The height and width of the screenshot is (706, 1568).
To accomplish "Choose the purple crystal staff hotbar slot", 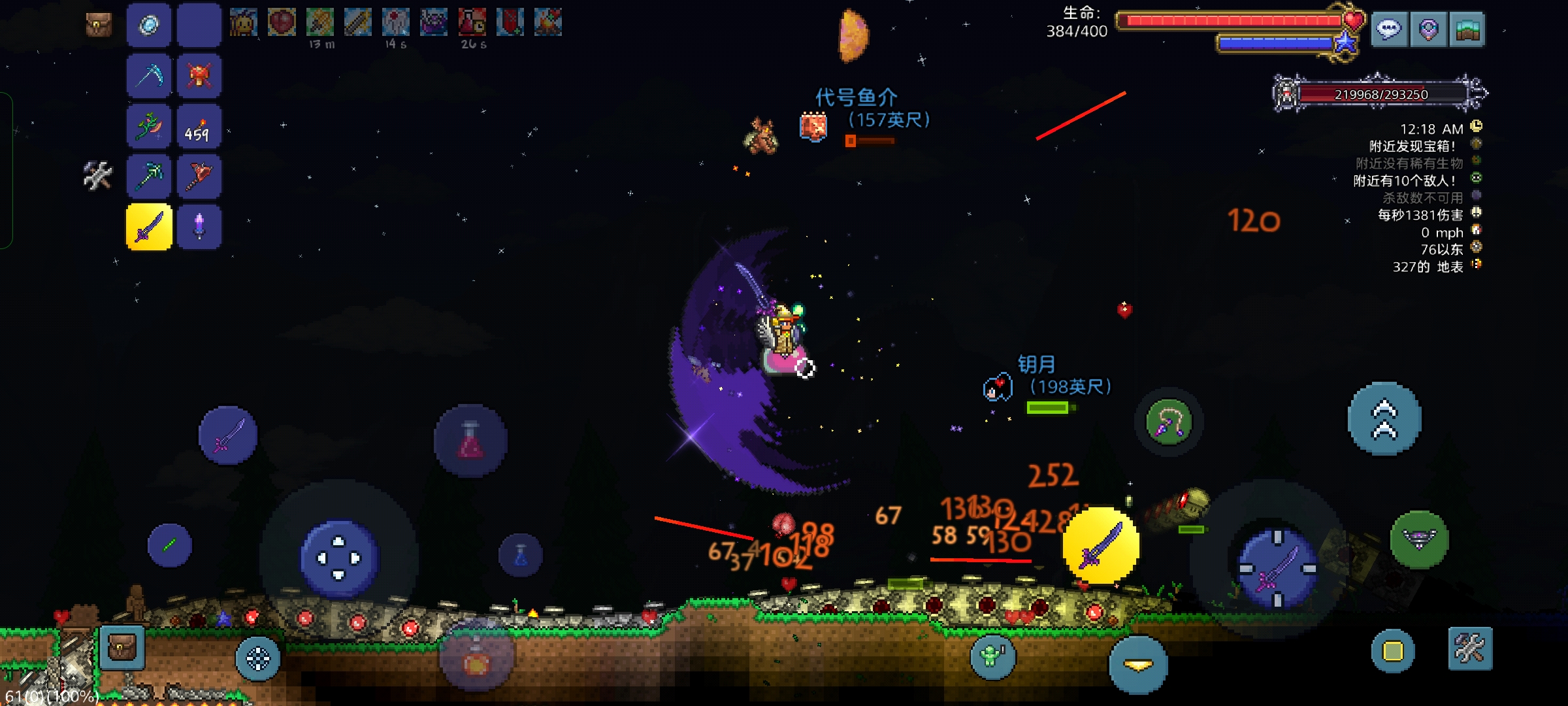I will [199, 227].
